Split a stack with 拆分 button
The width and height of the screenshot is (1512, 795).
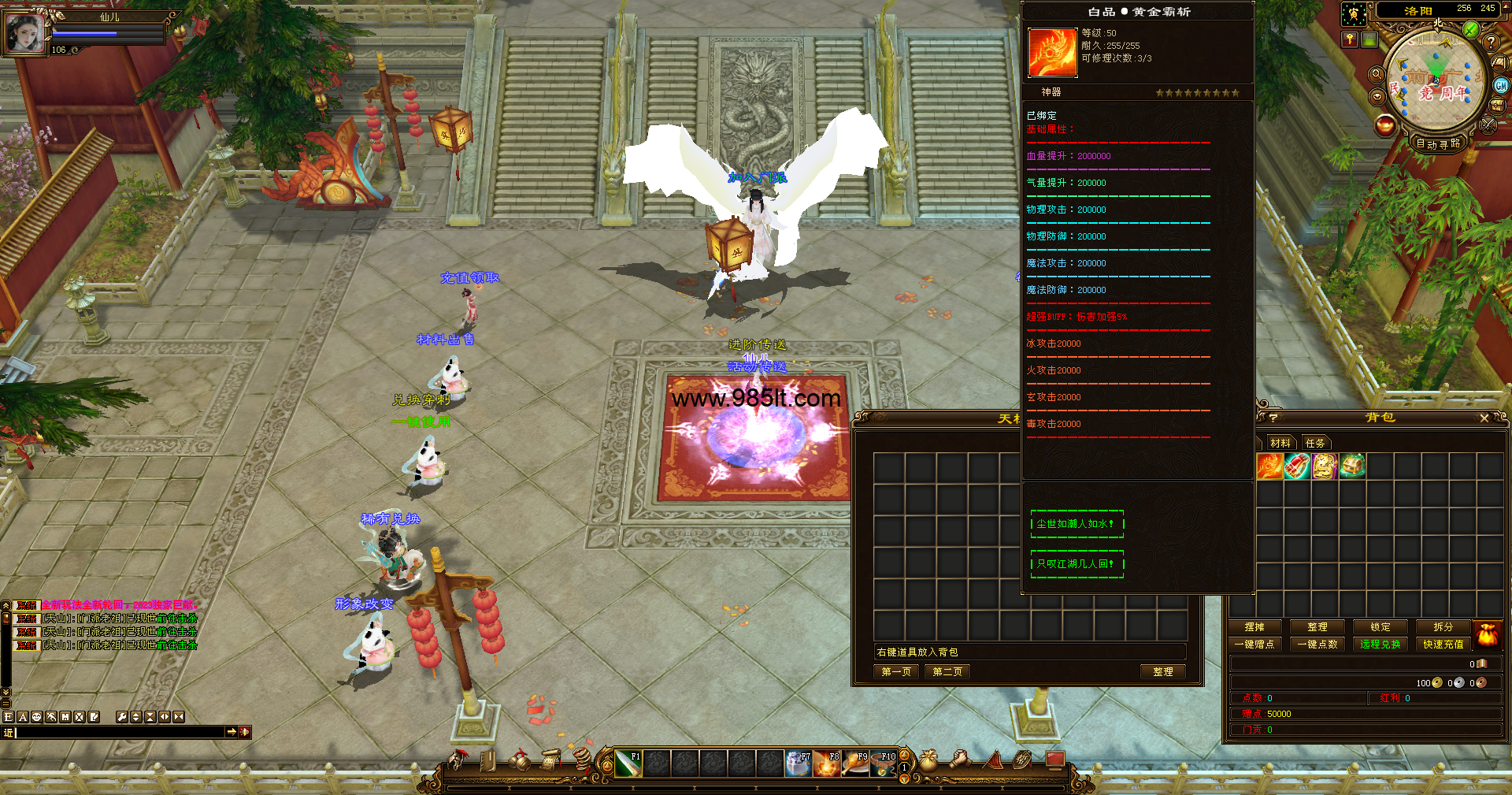tap(1443, 627)
